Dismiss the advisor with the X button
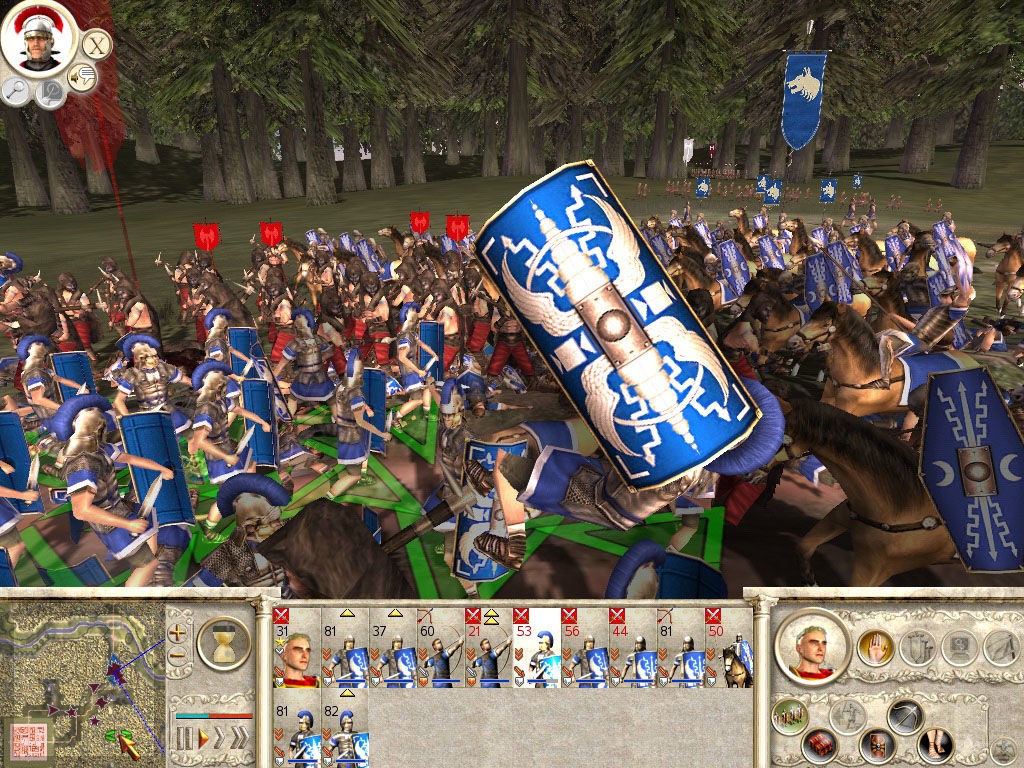 pos(95,44)
